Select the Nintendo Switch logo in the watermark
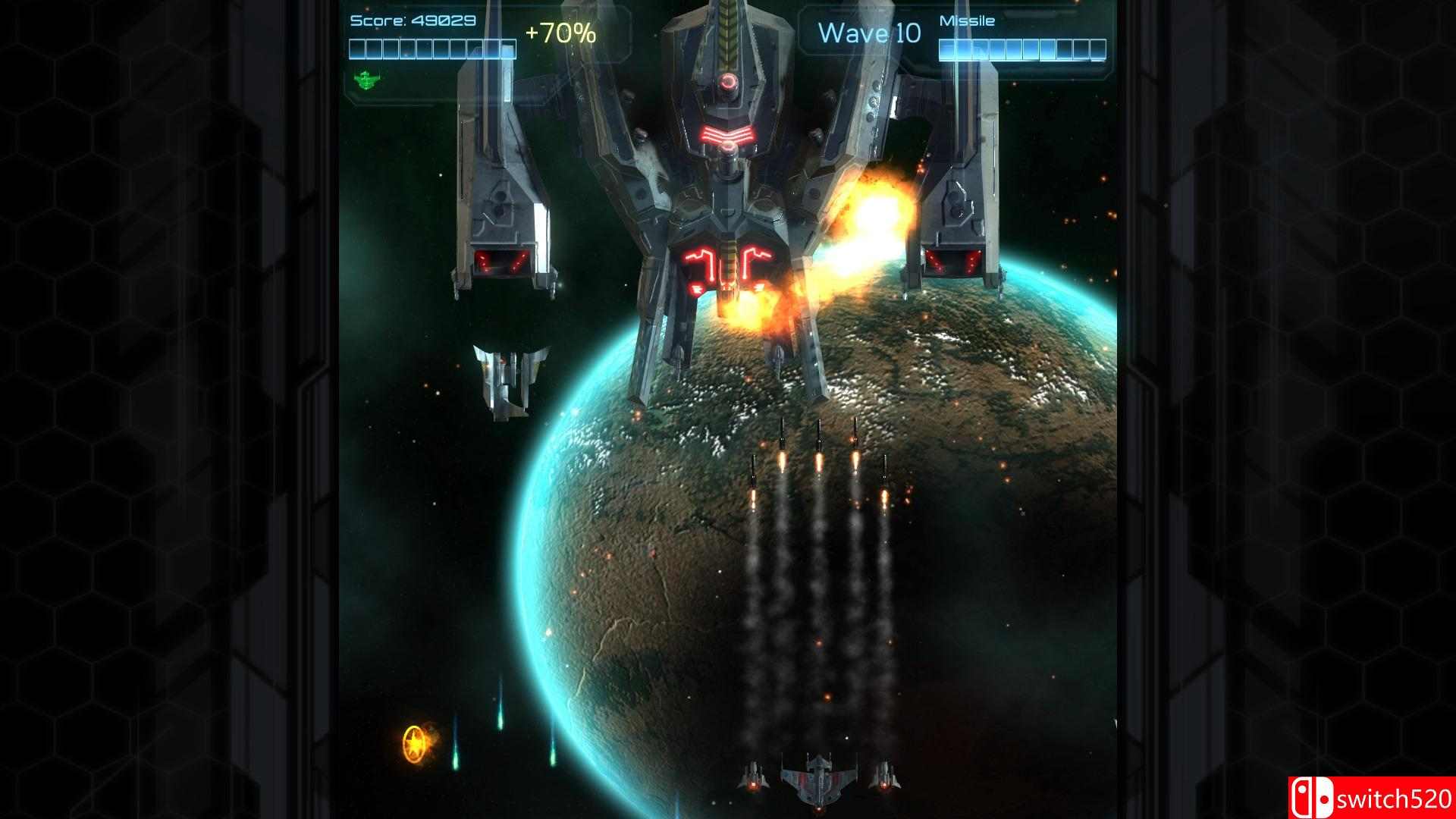The width and height of the screenshot is (1456, 819). pos(1314,797)
